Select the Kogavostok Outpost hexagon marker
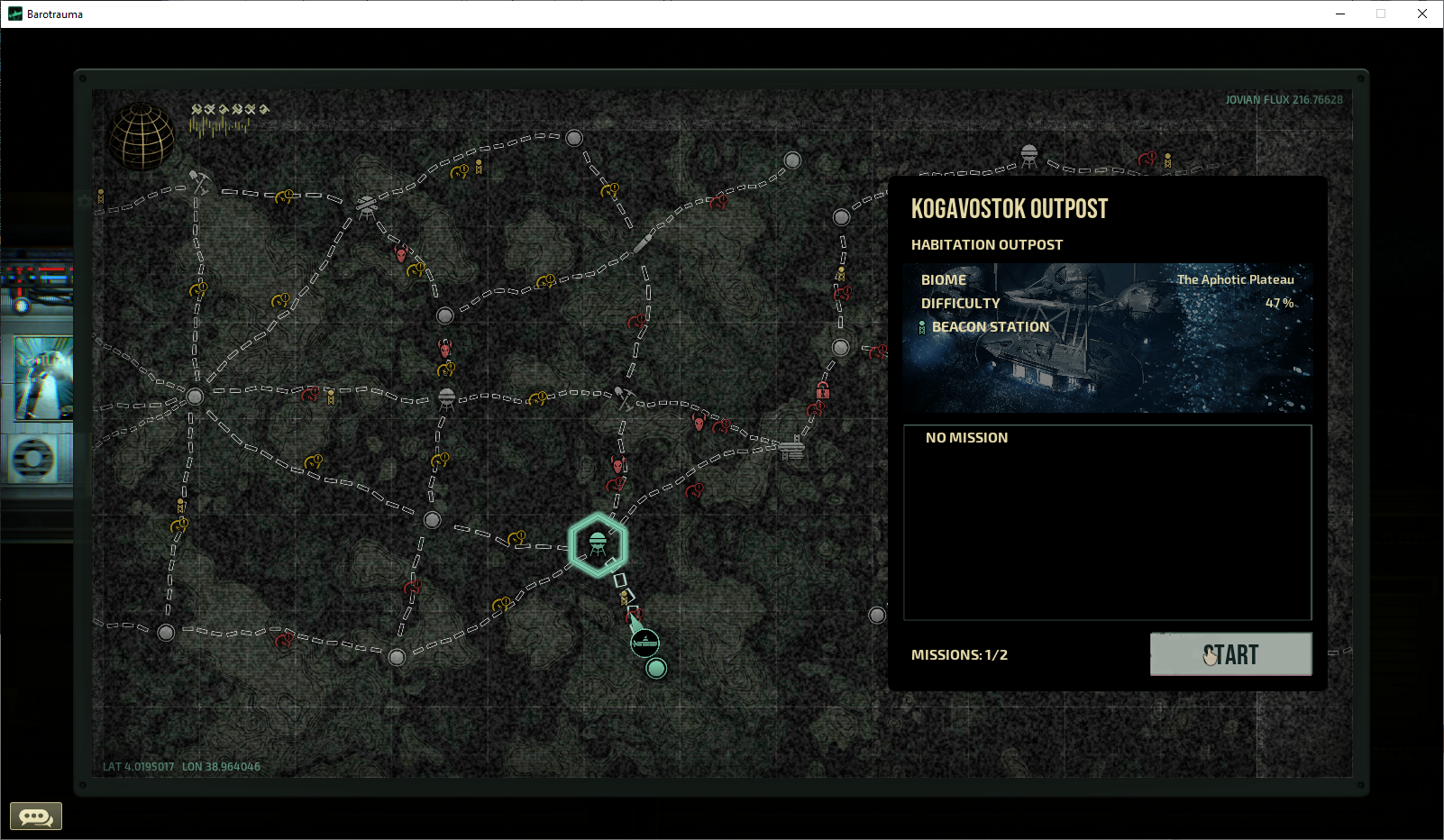1444x840 pixels. (599, 543)
